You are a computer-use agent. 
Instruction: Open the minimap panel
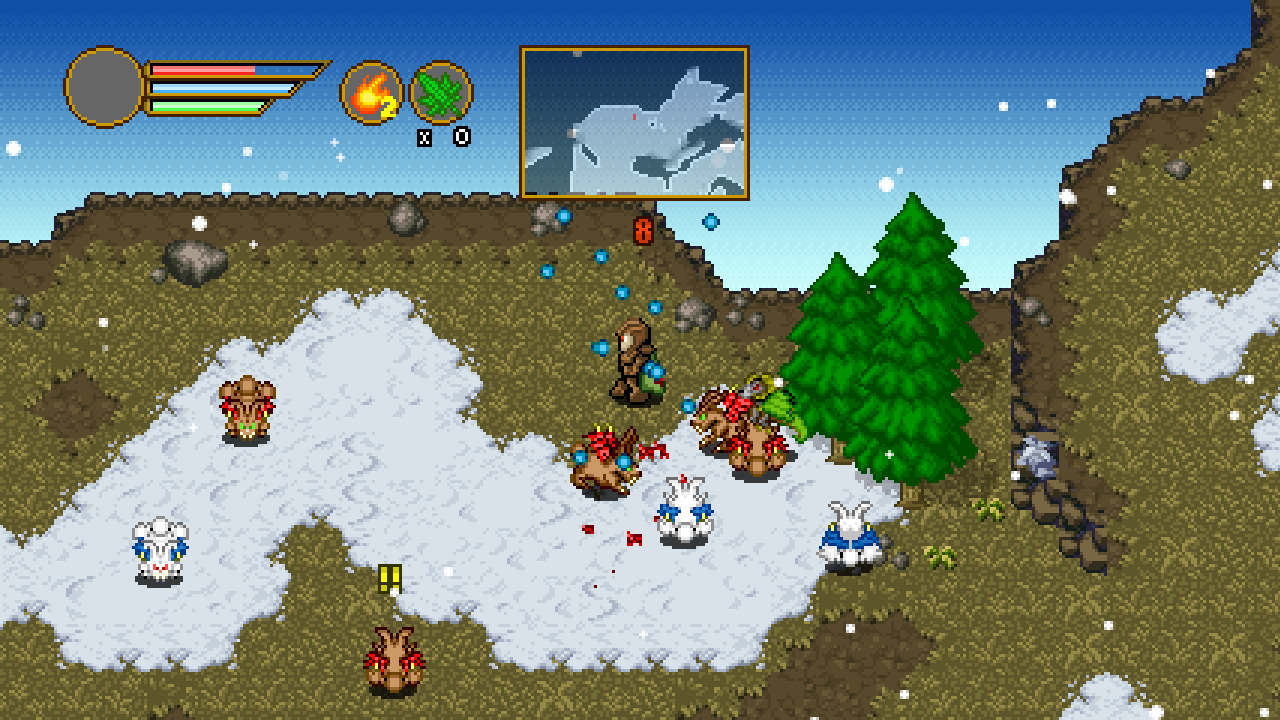(x=634, y=122)
